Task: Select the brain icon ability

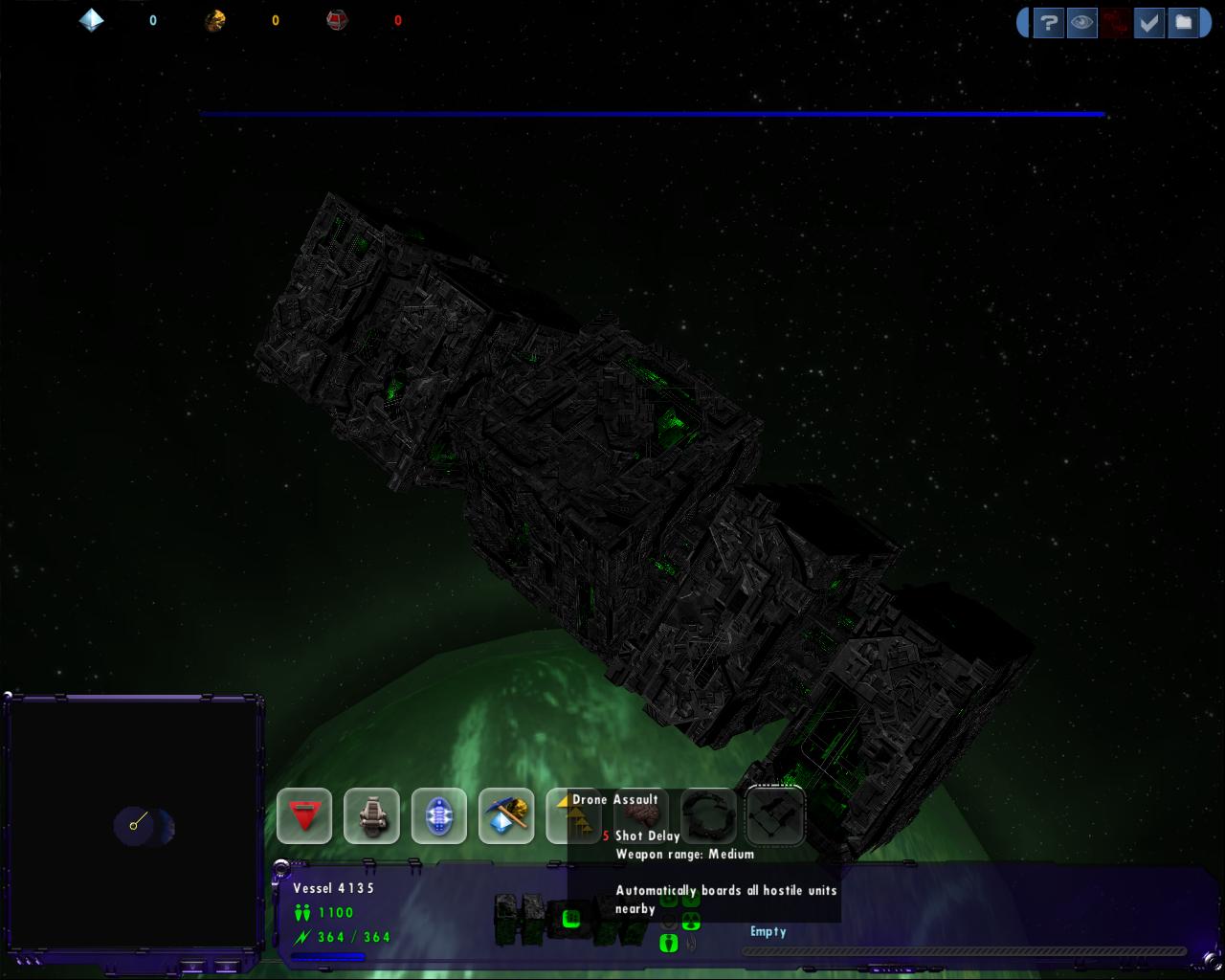Action: click(642, 813)
